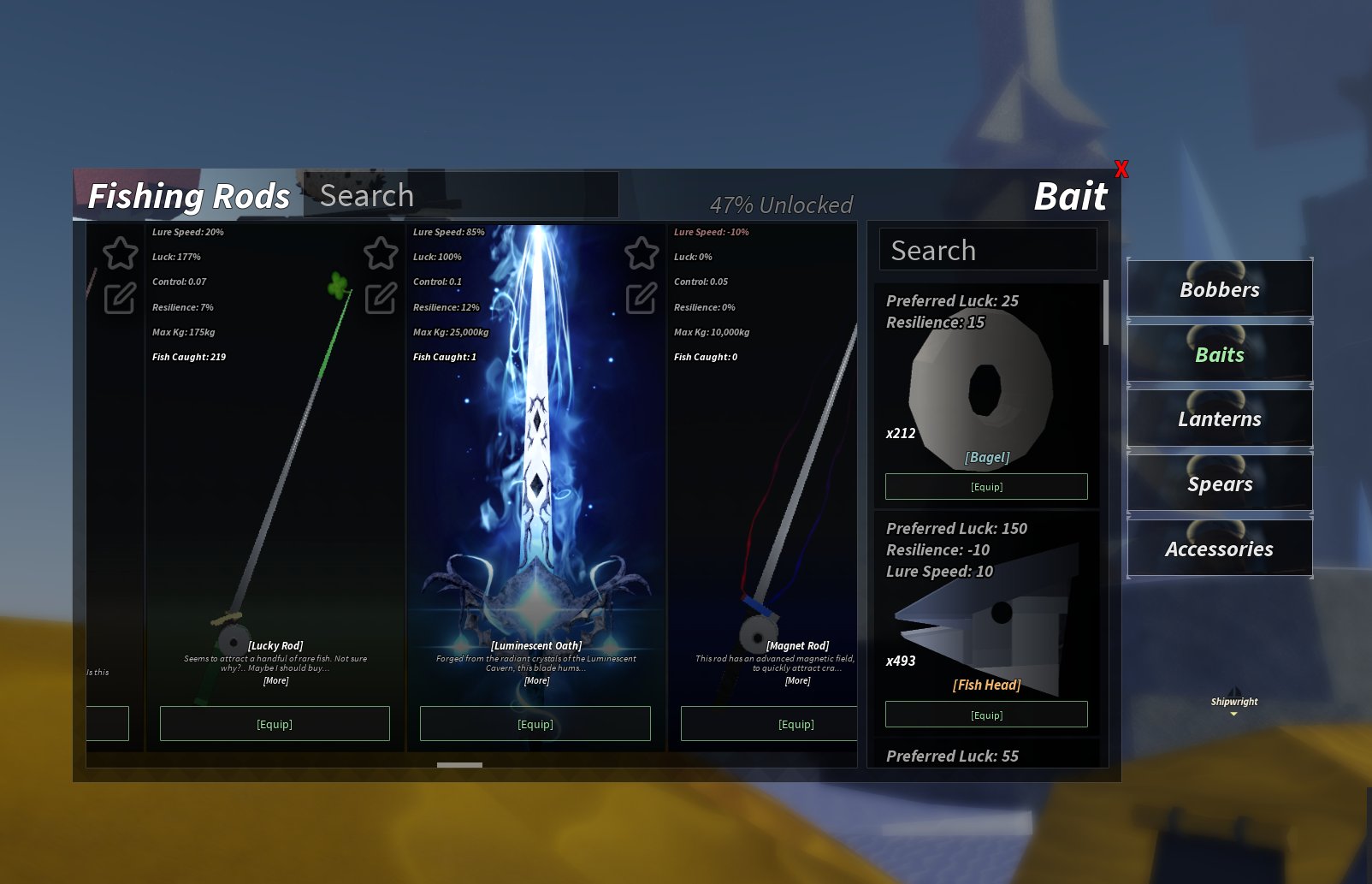Equip the Lucky Rod
This screenshot has width=1372, height=884.
(x=275, y=724)
